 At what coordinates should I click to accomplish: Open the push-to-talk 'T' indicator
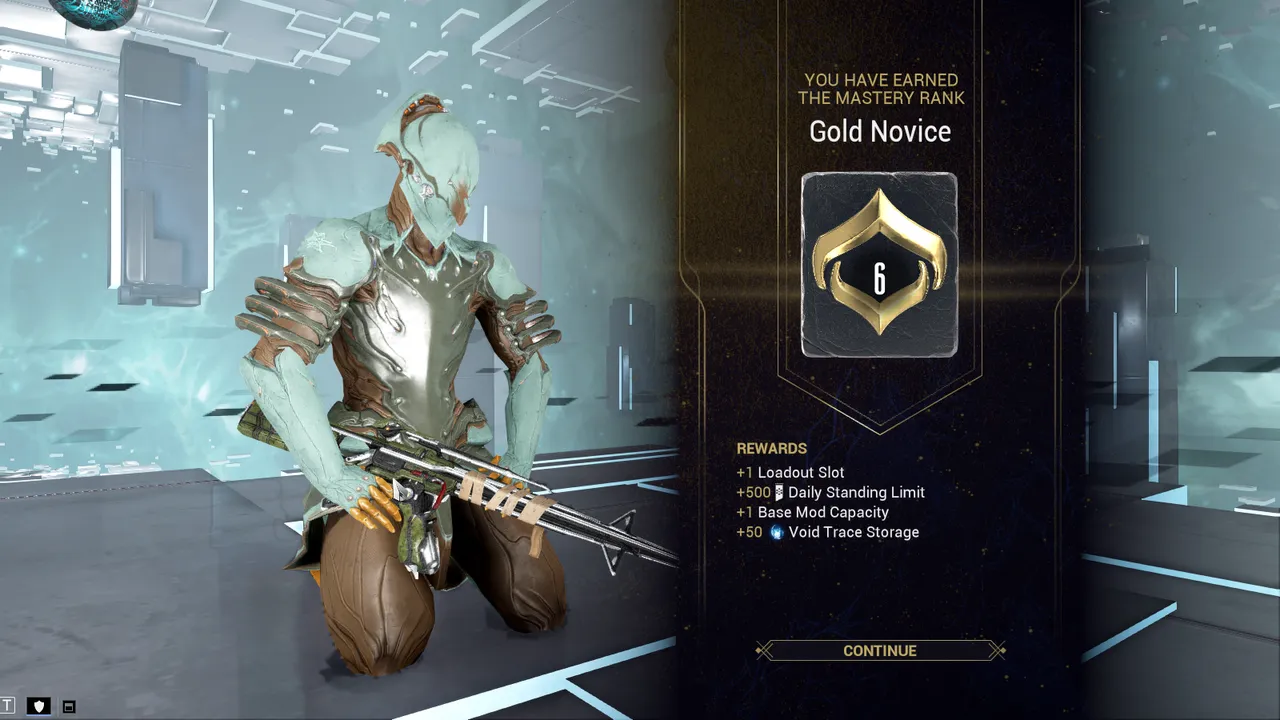[7, 704]
